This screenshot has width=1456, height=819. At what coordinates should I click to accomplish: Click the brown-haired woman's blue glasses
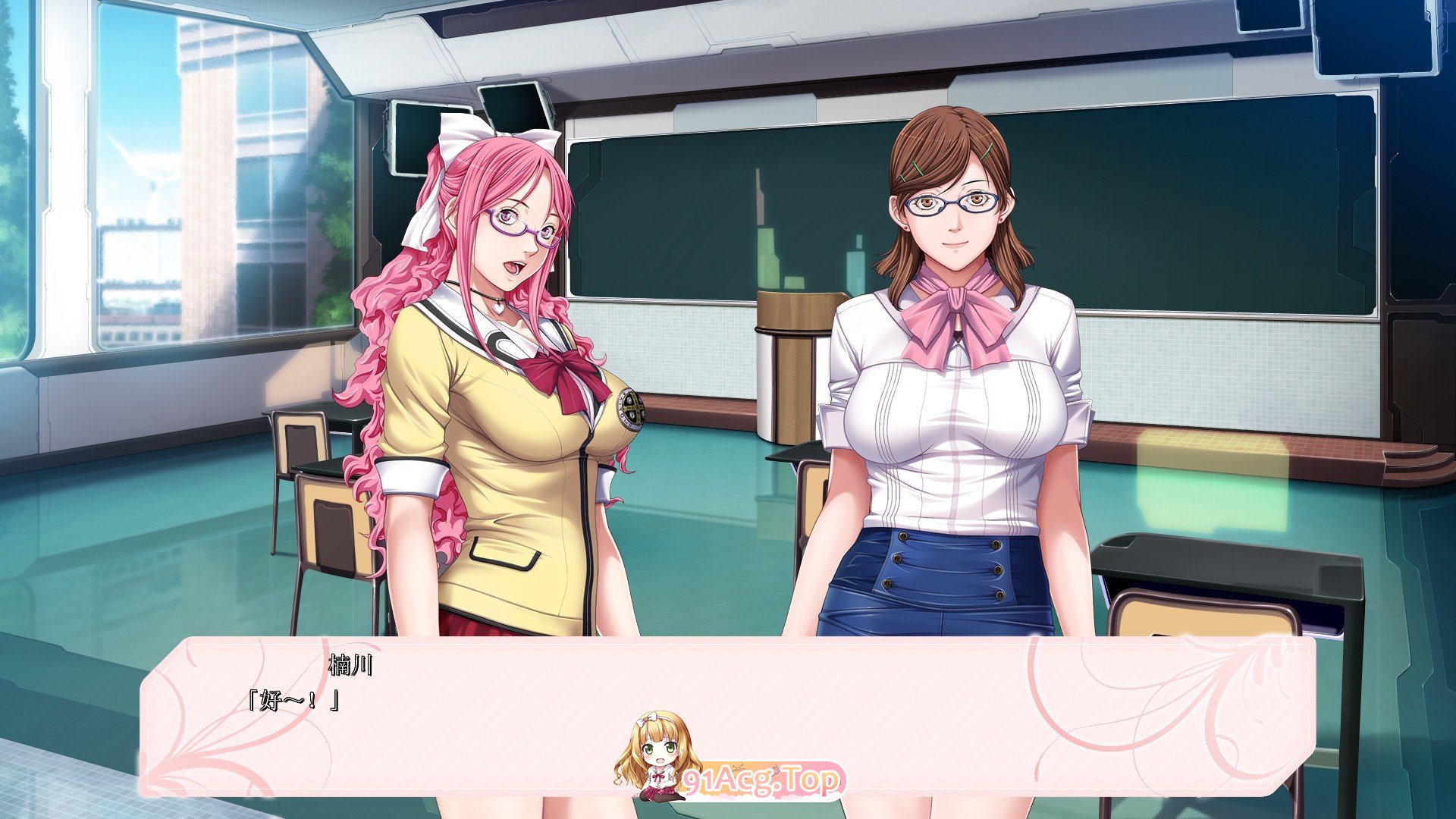950,203
